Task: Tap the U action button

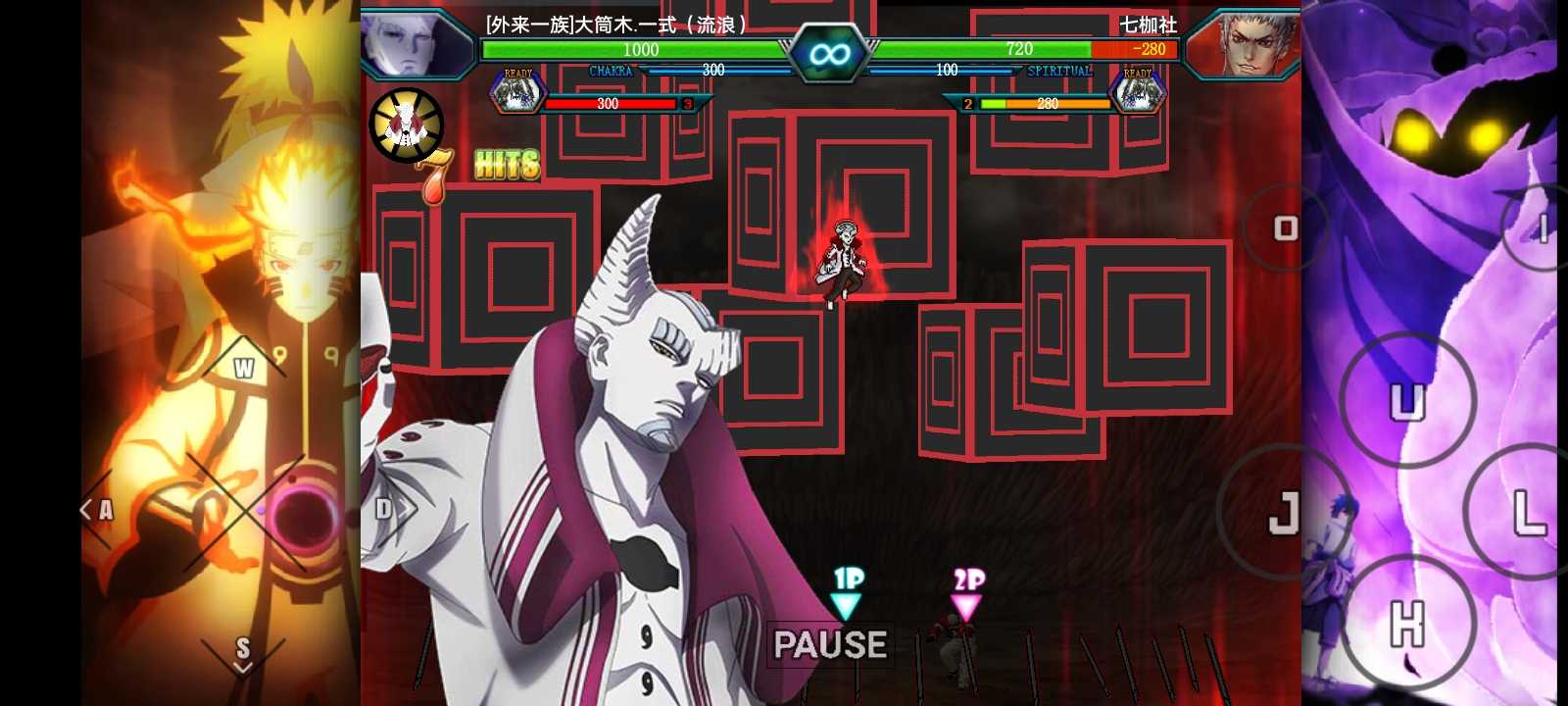Action: [1407, 401]
